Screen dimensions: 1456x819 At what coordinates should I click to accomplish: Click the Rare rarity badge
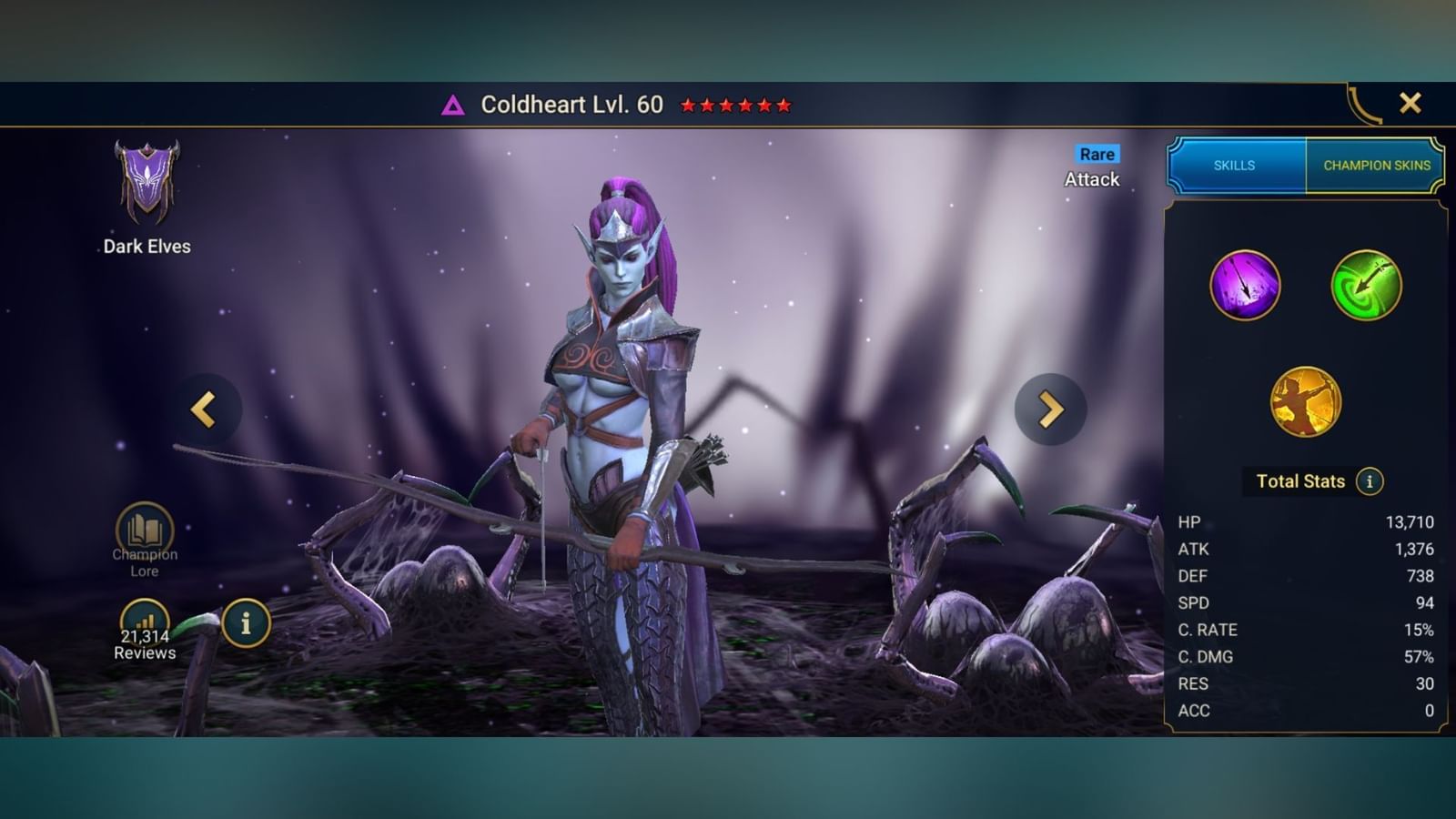point(1096,154)
